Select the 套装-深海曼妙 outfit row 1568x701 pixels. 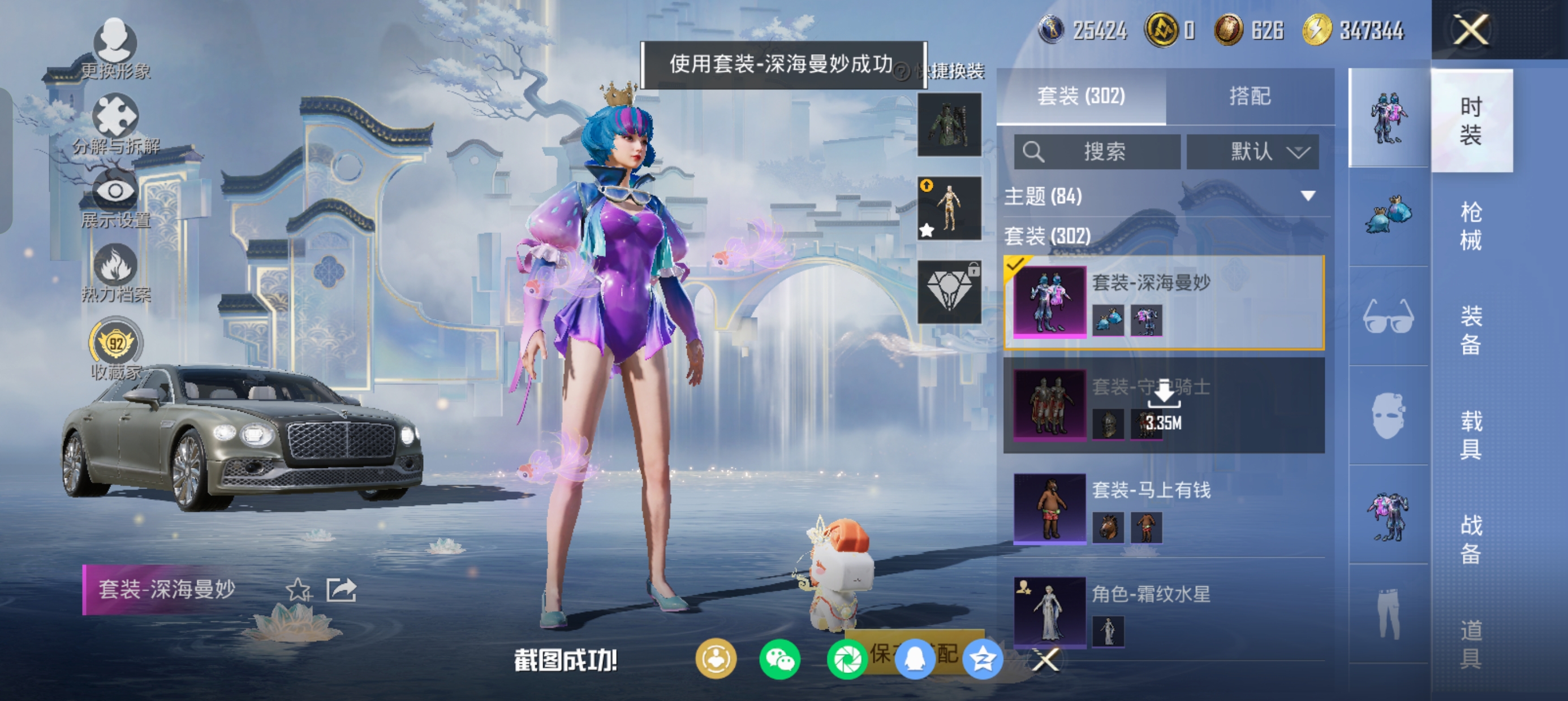tap(1164, 302)
